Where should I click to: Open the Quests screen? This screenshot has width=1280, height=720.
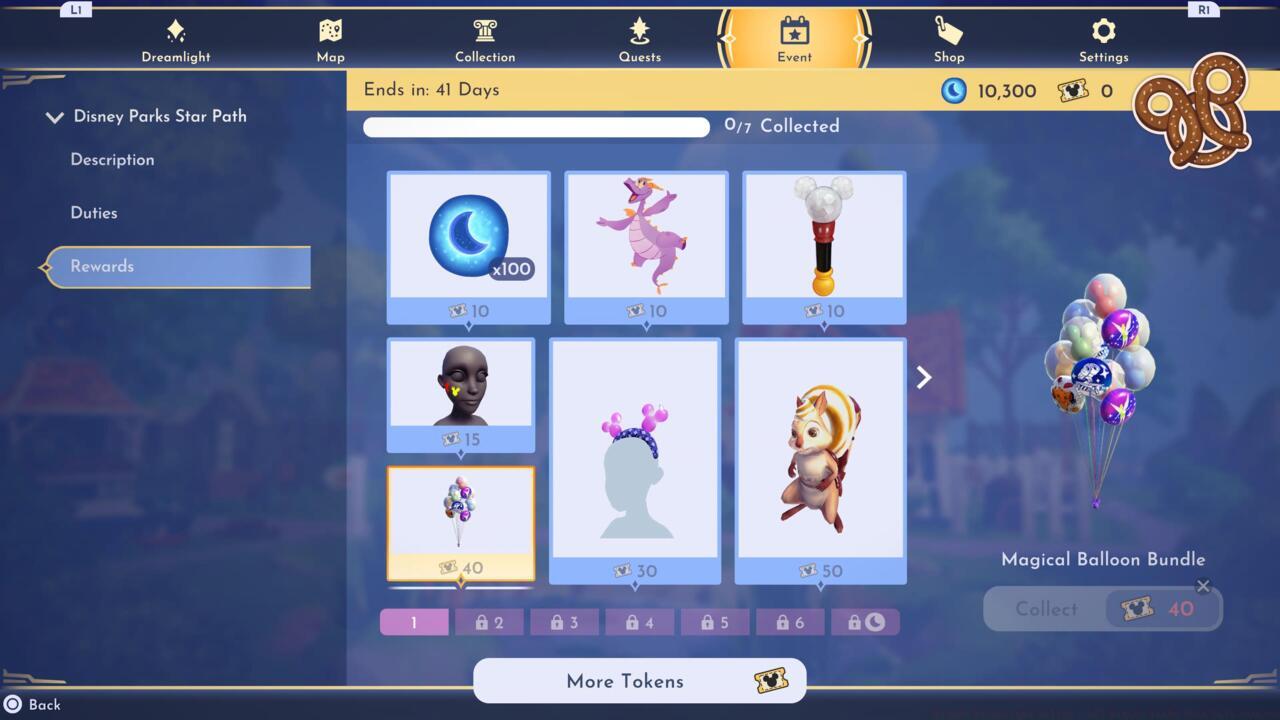coord(639,38)
